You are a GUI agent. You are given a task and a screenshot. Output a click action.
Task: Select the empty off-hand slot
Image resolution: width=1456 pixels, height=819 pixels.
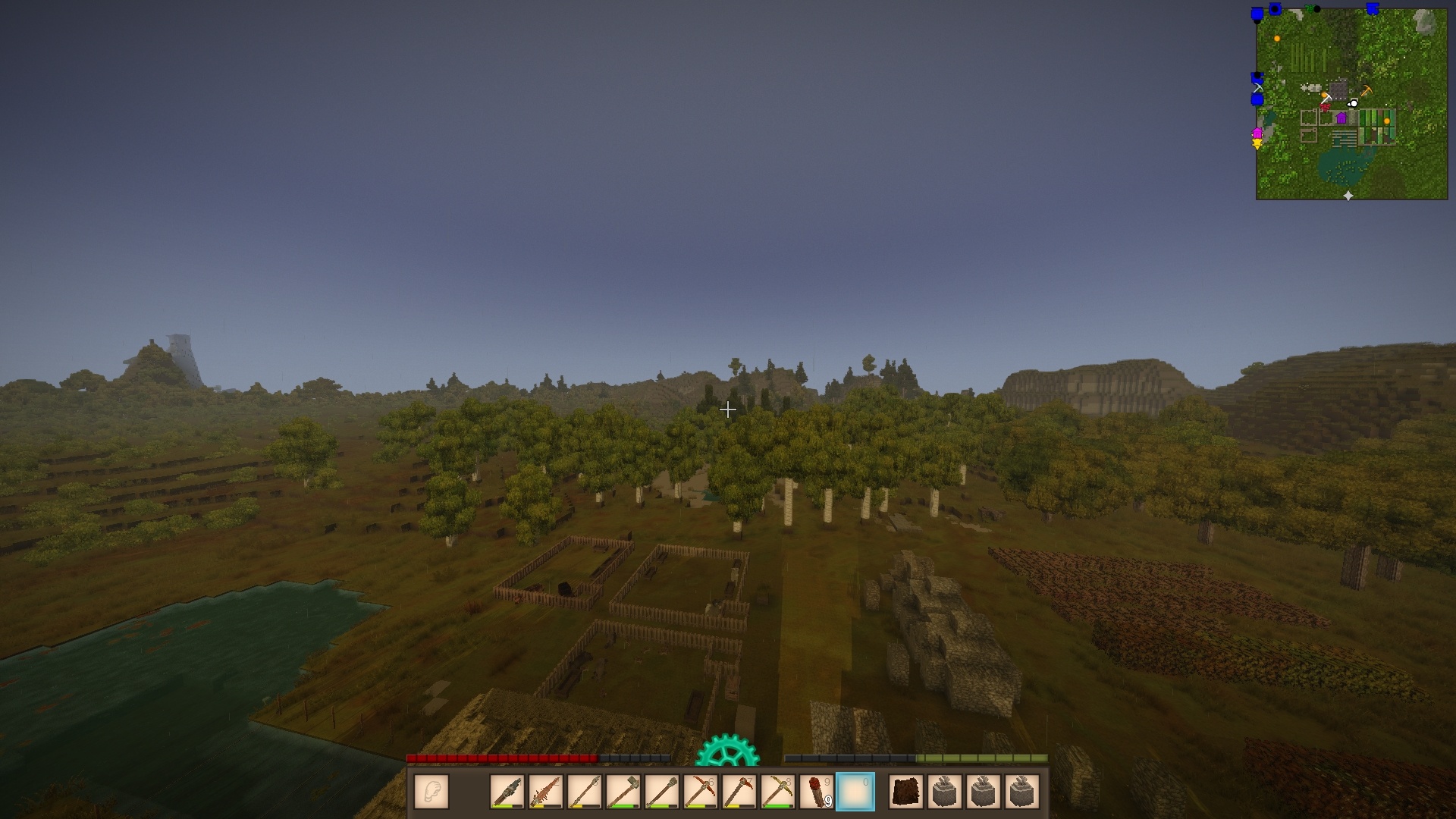pos(431,792)
